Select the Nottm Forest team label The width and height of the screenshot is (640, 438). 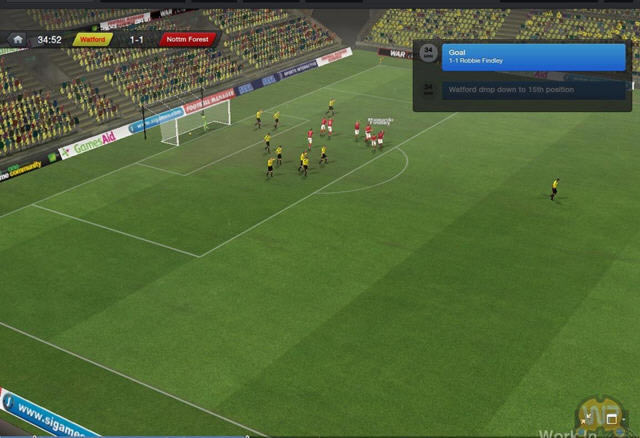point(187,40)
